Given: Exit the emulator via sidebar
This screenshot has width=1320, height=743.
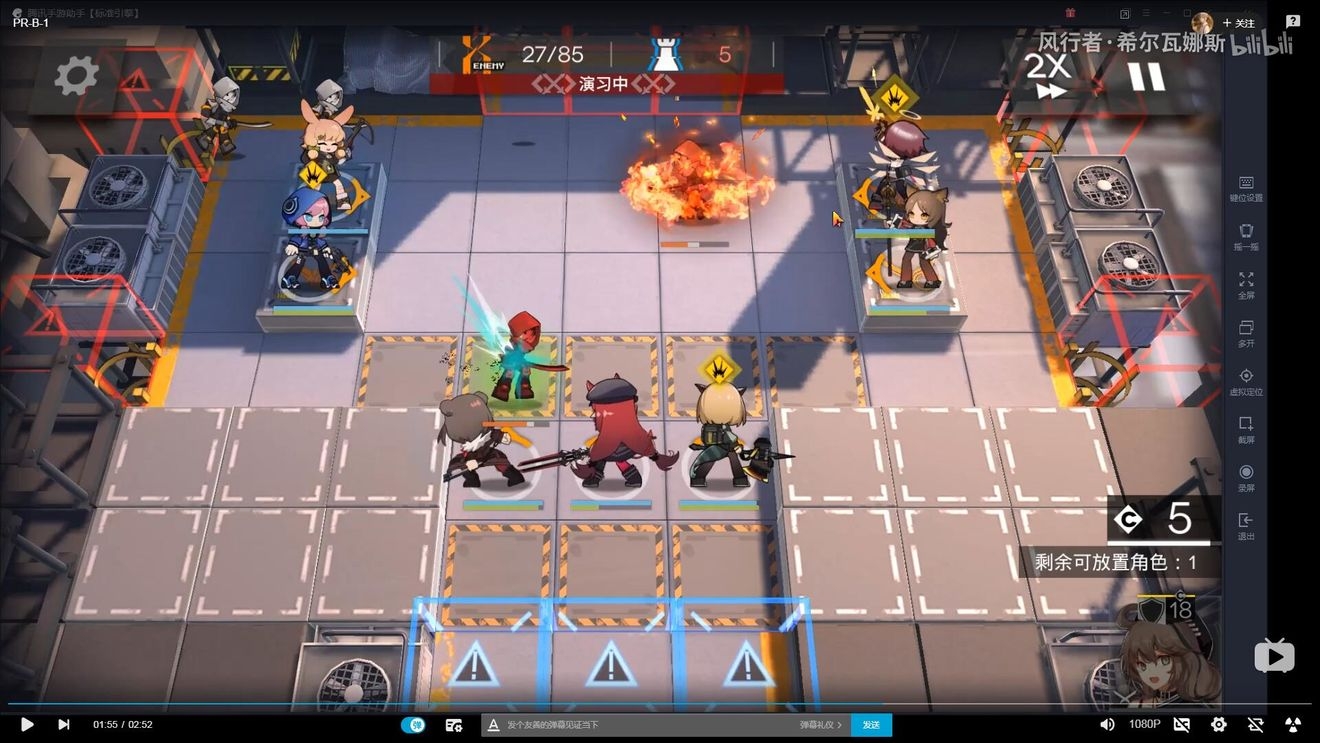Looking at the screenshot, I should pyautogui.click(x=1246, y=526).
